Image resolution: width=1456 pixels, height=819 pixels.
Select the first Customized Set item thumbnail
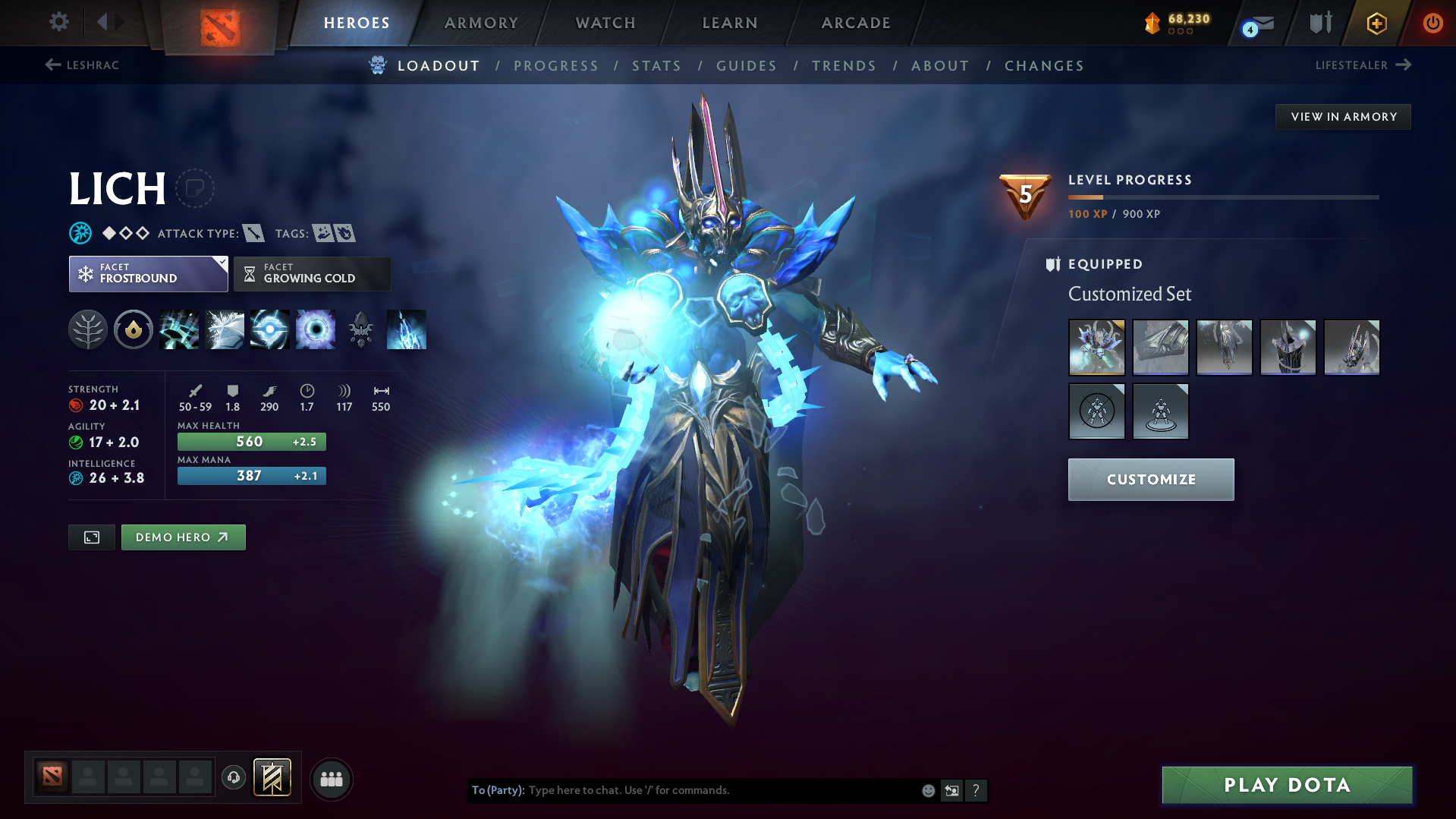tap(1096, 348)
